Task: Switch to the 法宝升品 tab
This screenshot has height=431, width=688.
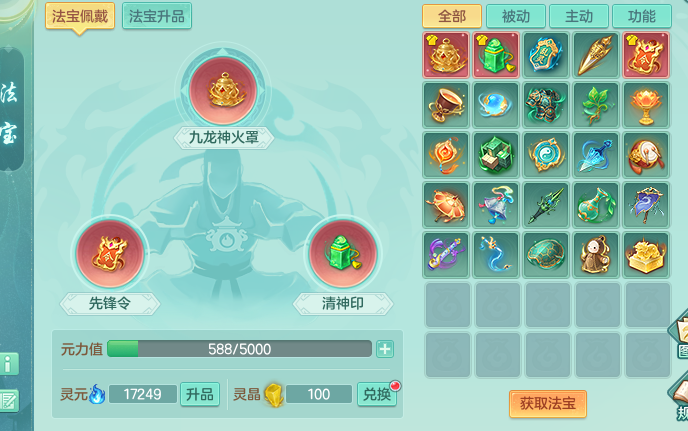Action: point(157,15)
